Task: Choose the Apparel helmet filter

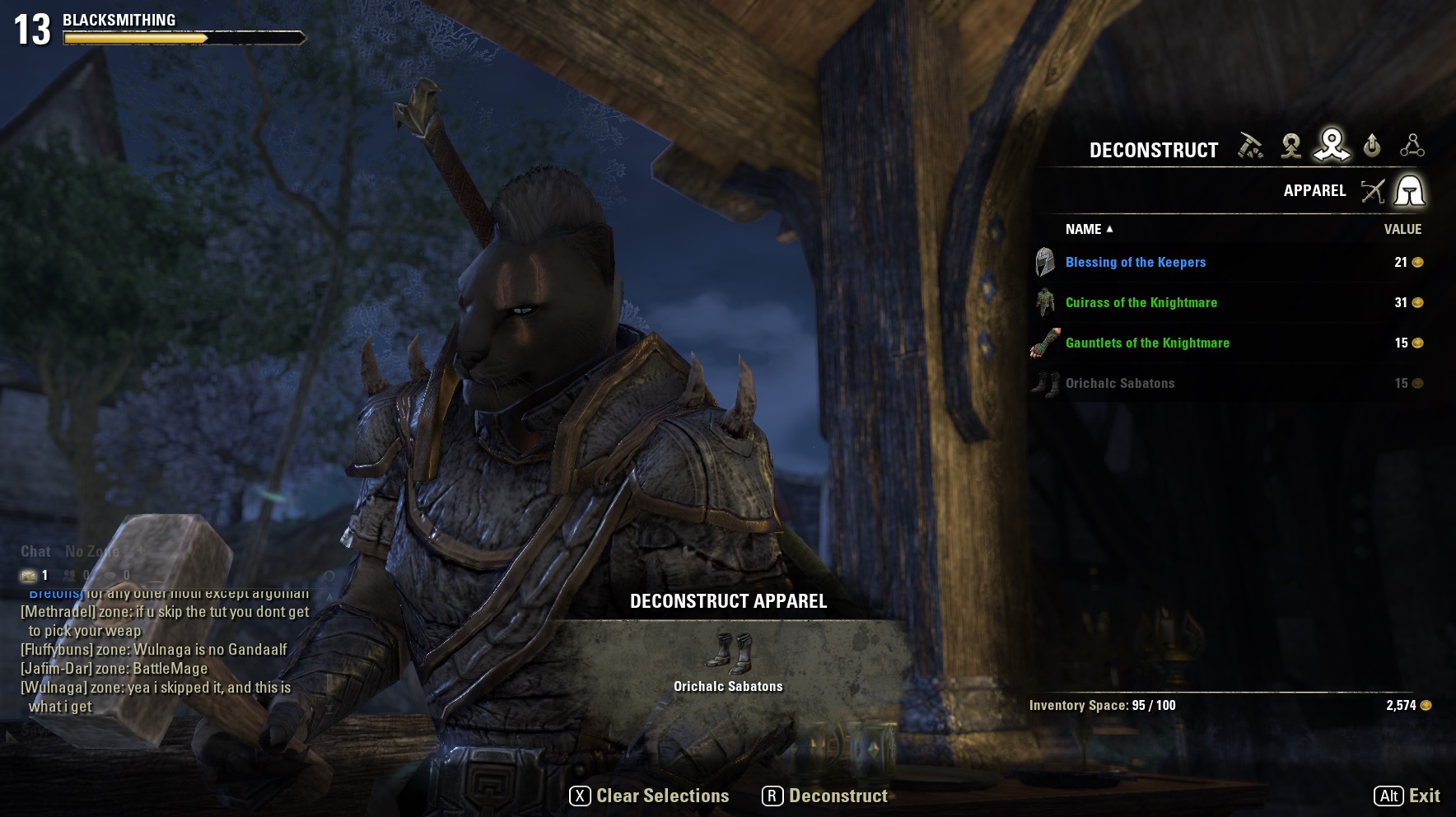Action: click(1409, 191)
